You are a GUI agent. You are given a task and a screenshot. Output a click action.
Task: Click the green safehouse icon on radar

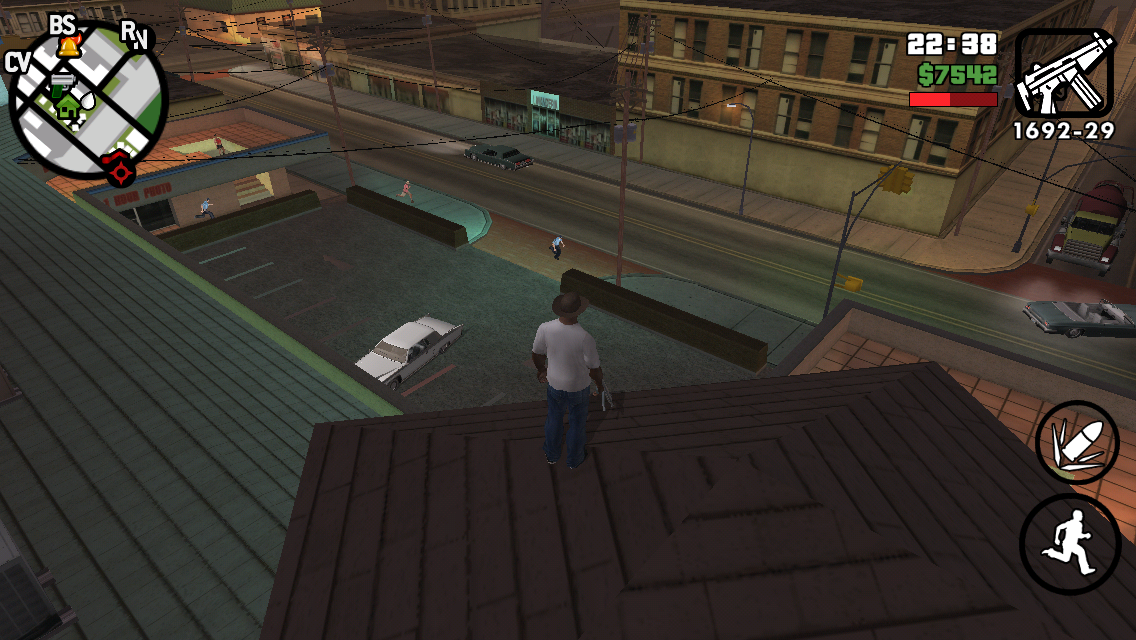point(68,105)
